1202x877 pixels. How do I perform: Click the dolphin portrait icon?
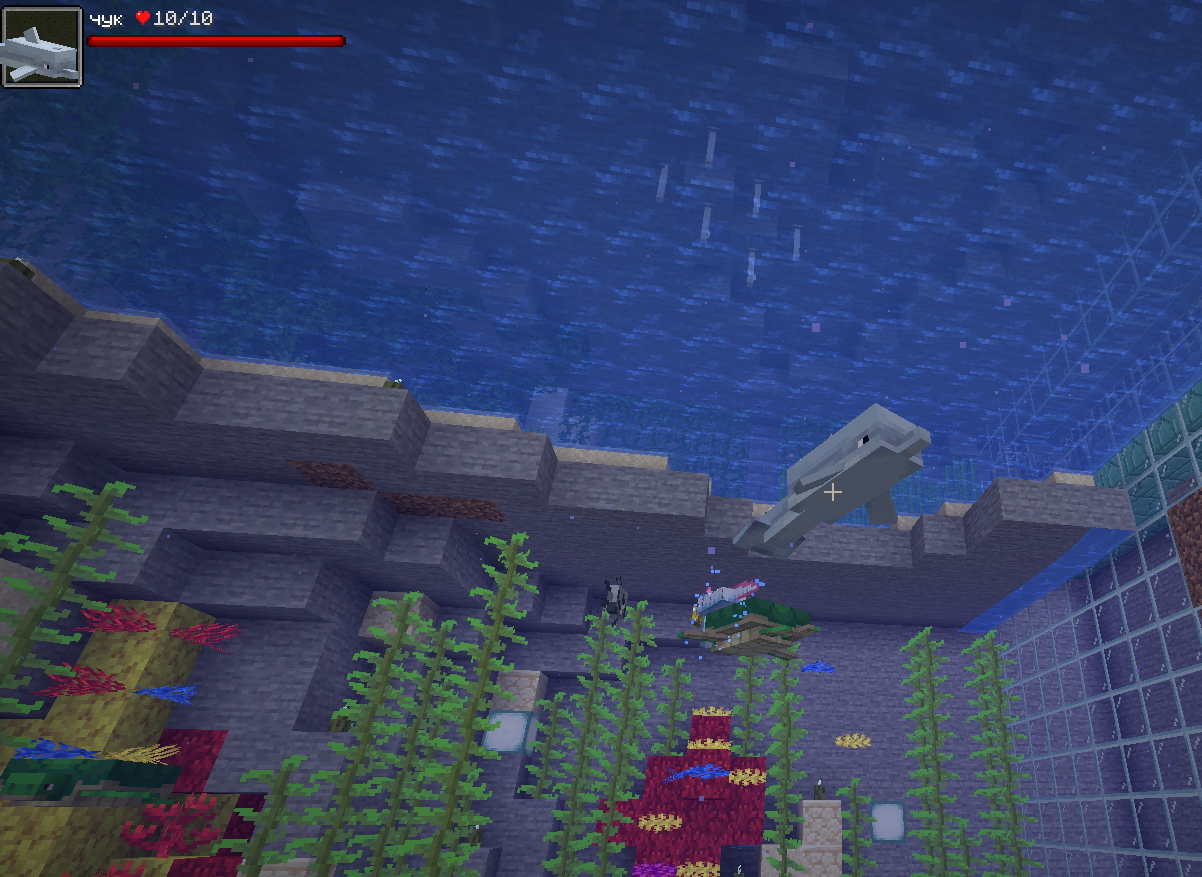41,47
